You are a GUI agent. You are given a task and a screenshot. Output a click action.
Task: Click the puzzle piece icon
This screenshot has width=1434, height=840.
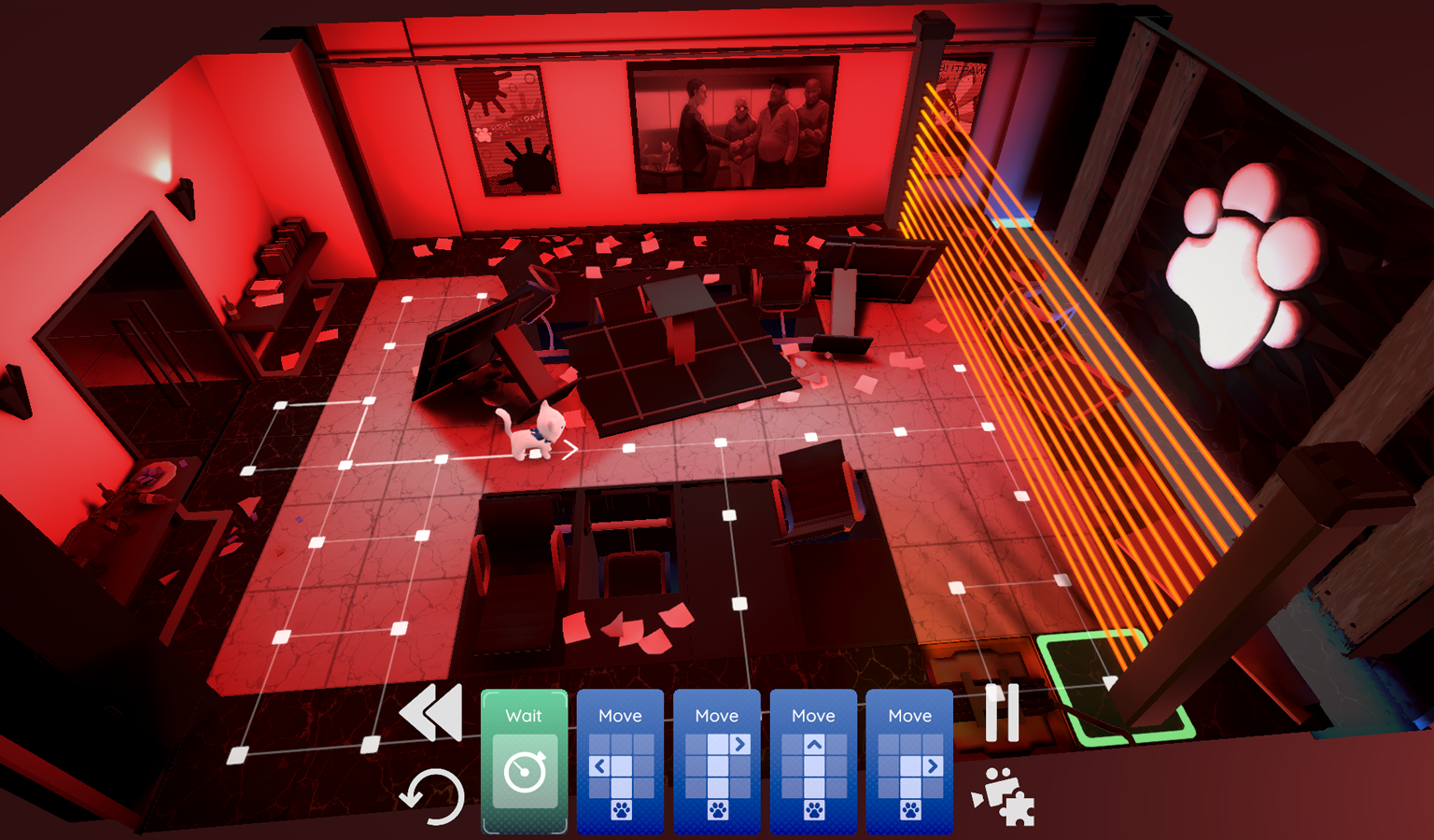click(x=1019, y=810)
